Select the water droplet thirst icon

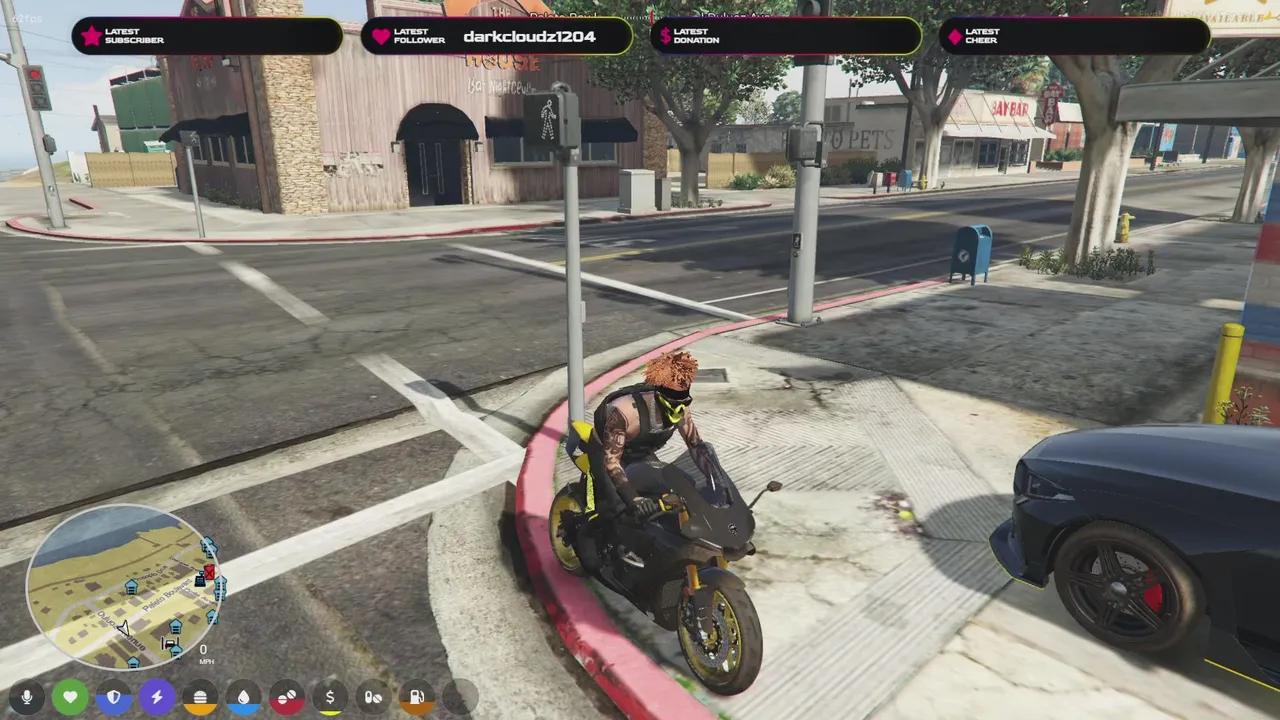coord(243,697)
